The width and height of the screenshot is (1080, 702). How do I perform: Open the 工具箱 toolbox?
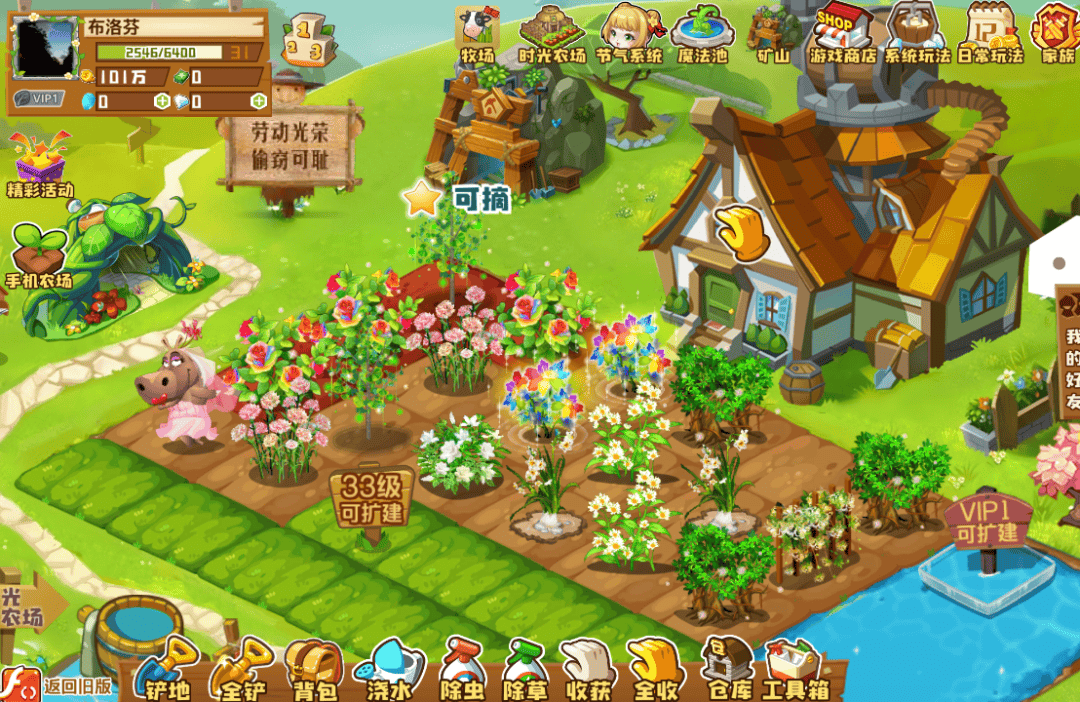[x=795, y=667]
